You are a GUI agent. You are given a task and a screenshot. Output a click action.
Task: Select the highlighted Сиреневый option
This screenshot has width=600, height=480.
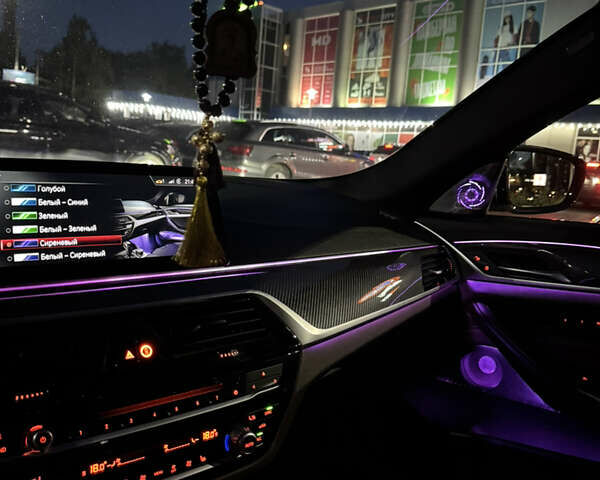[x=57, y=242]
